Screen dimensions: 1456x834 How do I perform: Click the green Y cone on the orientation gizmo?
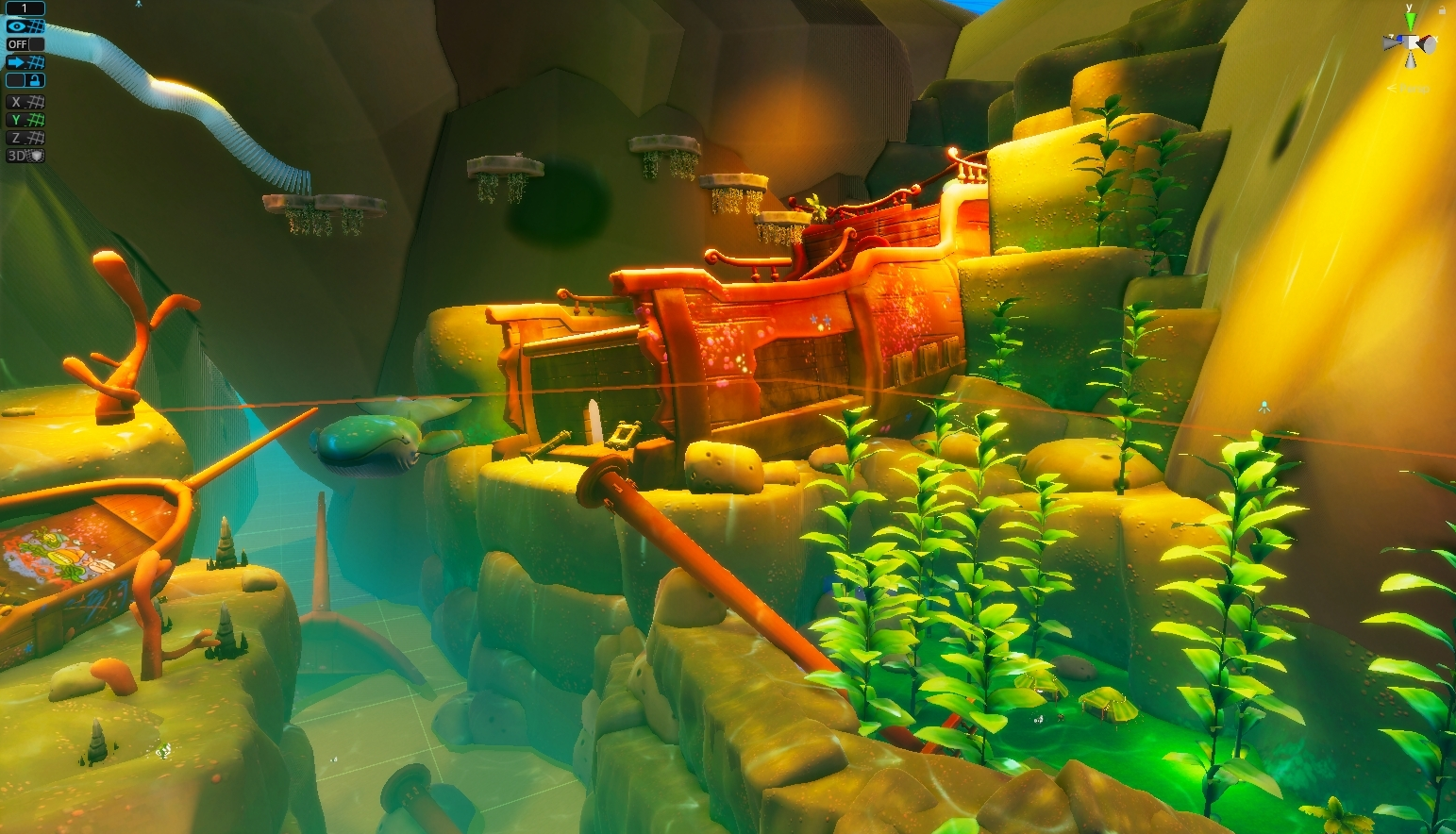click(1410, 21)
